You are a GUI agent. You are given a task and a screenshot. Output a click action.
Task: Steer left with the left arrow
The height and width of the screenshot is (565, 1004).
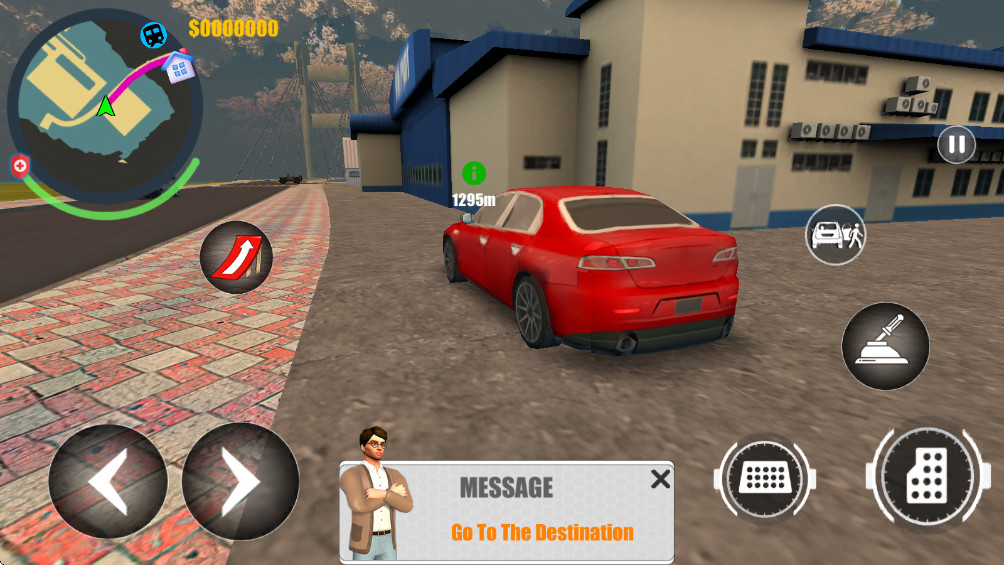(x=108, y=481)
